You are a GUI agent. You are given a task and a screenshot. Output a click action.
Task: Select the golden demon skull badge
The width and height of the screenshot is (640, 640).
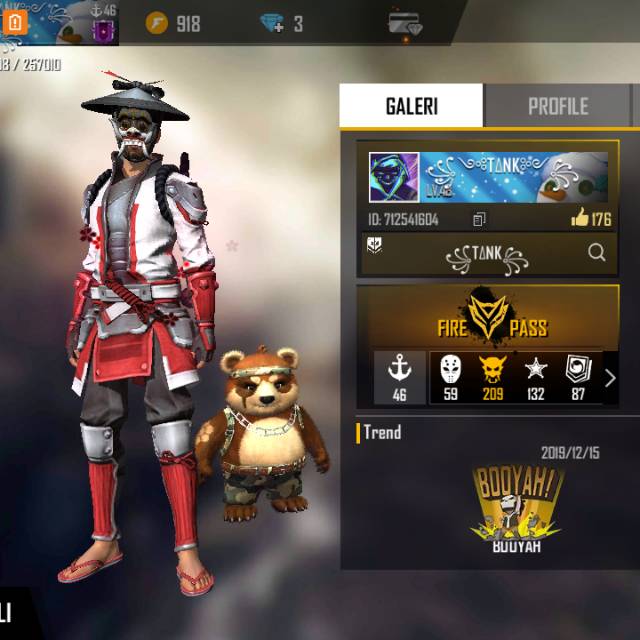tap(492, 377)
